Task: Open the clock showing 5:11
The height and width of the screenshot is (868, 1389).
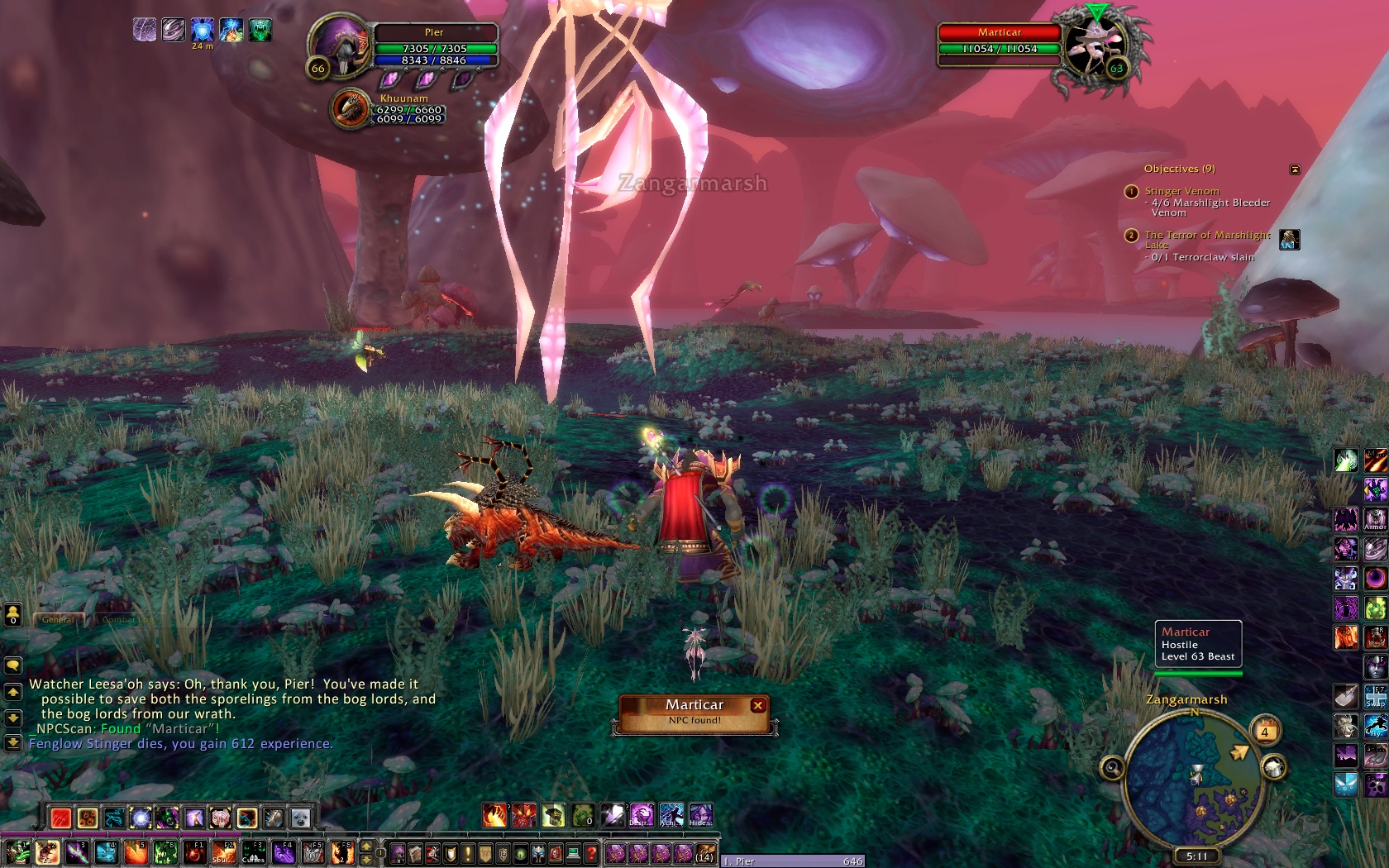Action: (1196, 856)
